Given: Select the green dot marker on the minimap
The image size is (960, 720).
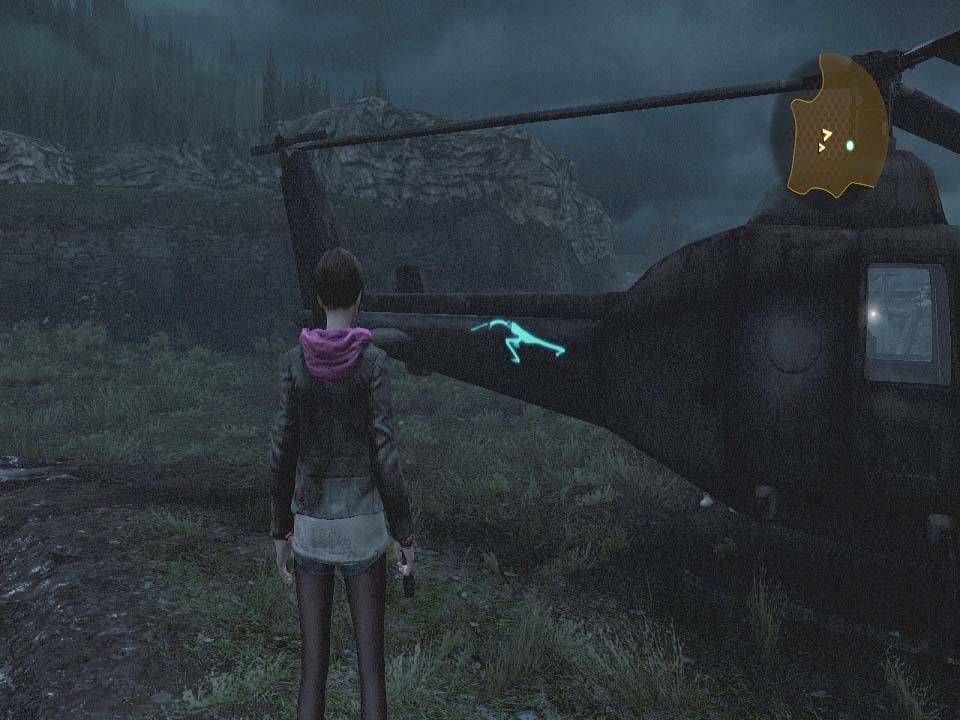Looking at the screenshot, I should (x=850, y=145).
